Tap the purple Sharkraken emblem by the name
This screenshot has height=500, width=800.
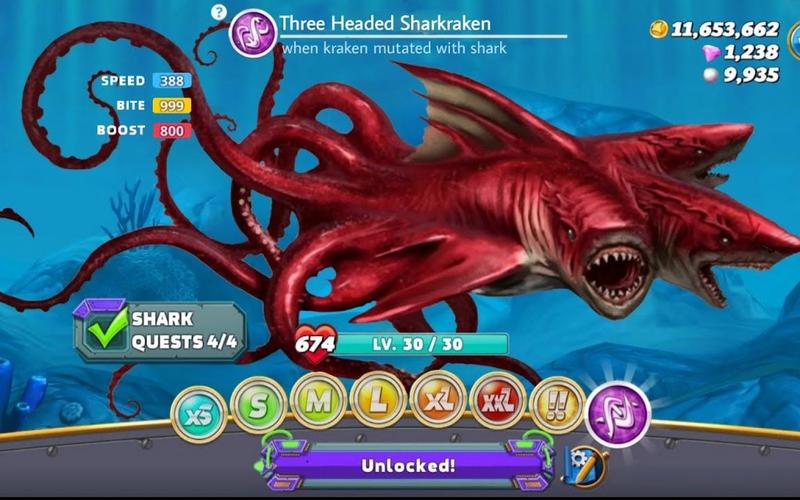(253, 33)
